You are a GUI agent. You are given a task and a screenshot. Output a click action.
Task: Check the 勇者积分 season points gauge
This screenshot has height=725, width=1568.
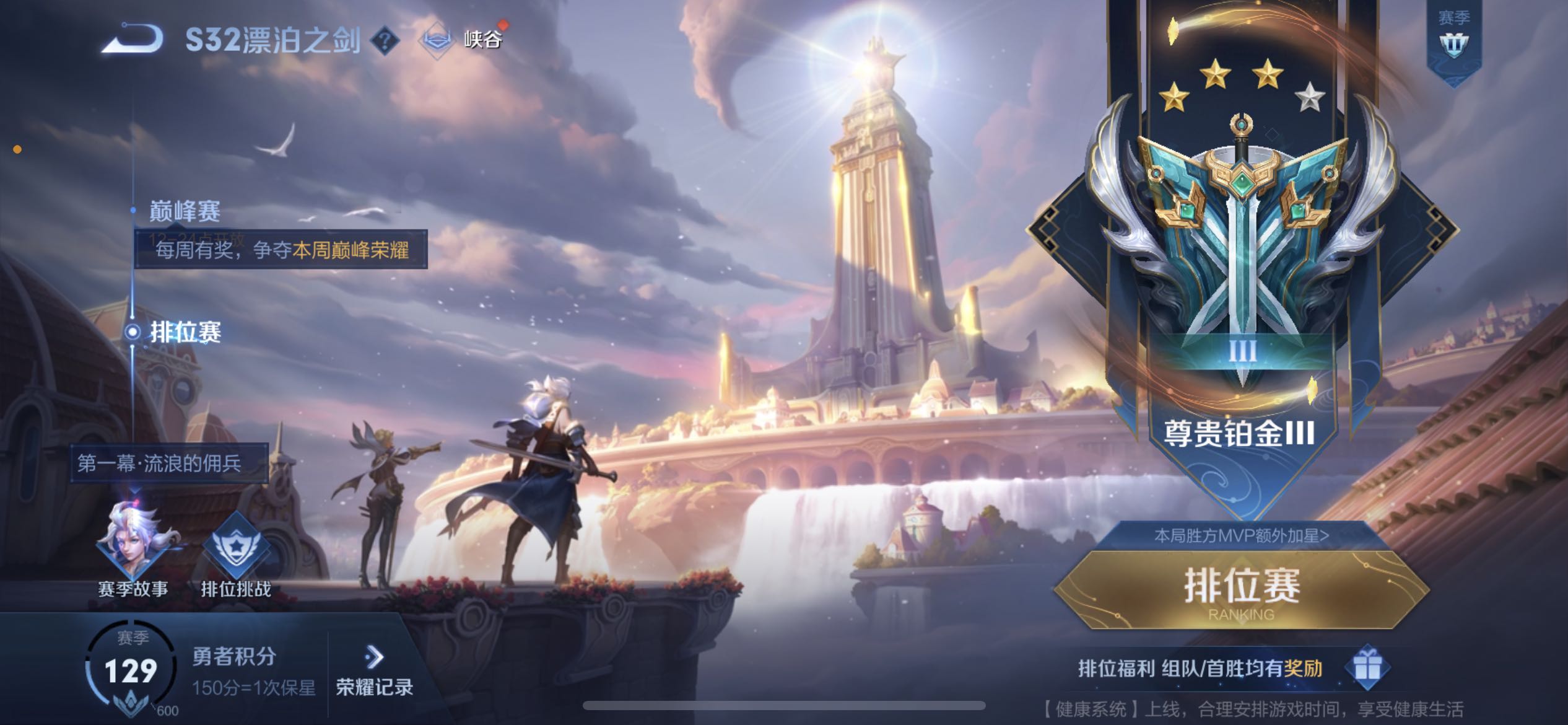pyautogui.click(x=131, y=671)
